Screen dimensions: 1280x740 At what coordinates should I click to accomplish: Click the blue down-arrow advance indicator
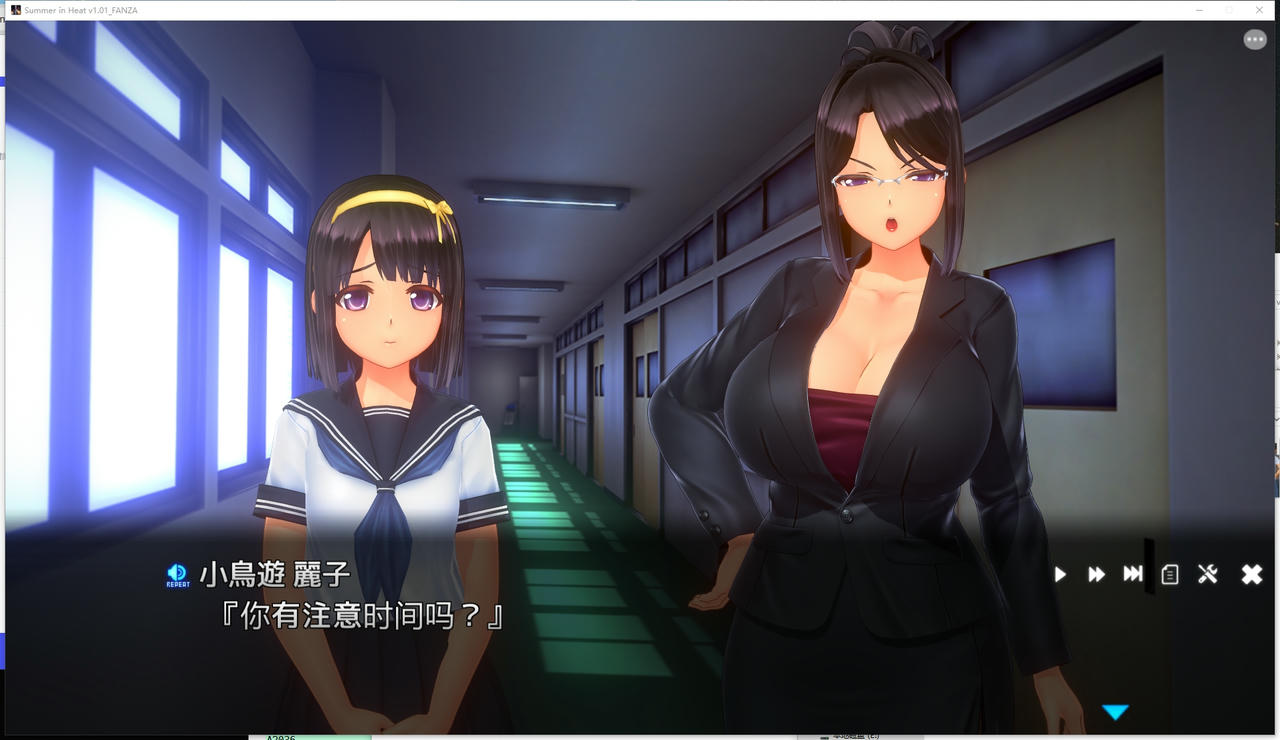tap(1116, 712)
